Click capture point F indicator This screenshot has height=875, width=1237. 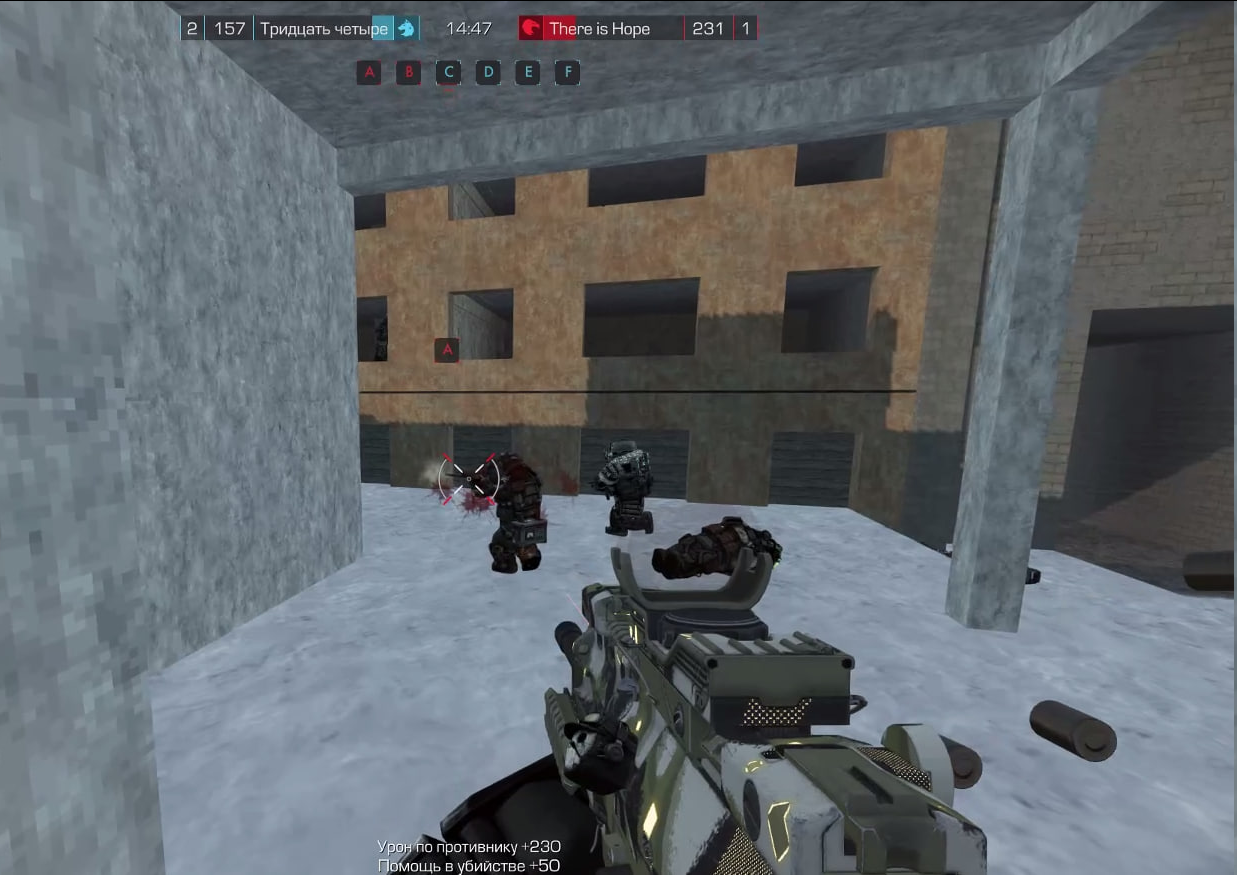(567, 72)
